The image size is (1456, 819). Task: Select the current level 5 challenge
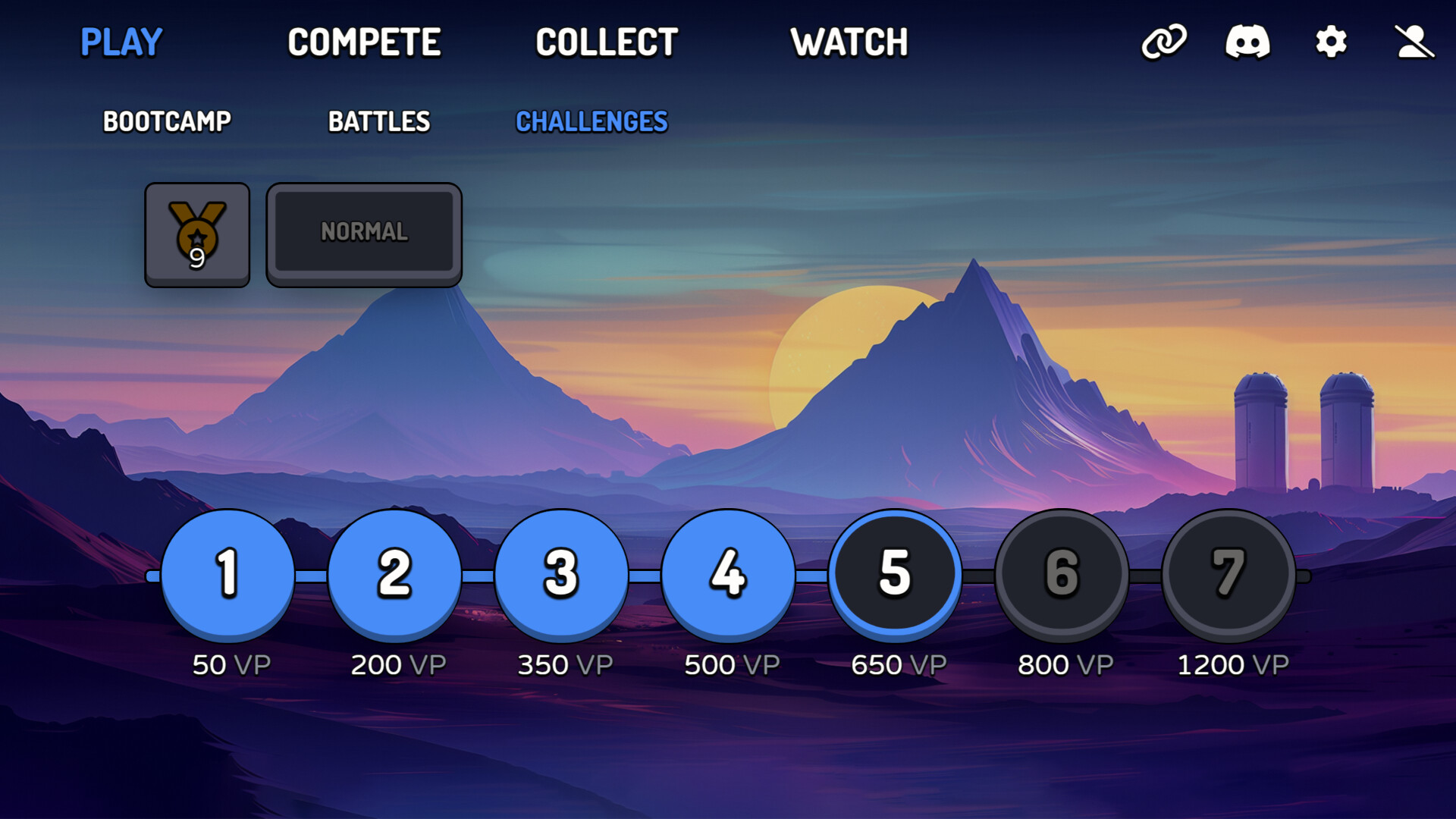[896, 574]
